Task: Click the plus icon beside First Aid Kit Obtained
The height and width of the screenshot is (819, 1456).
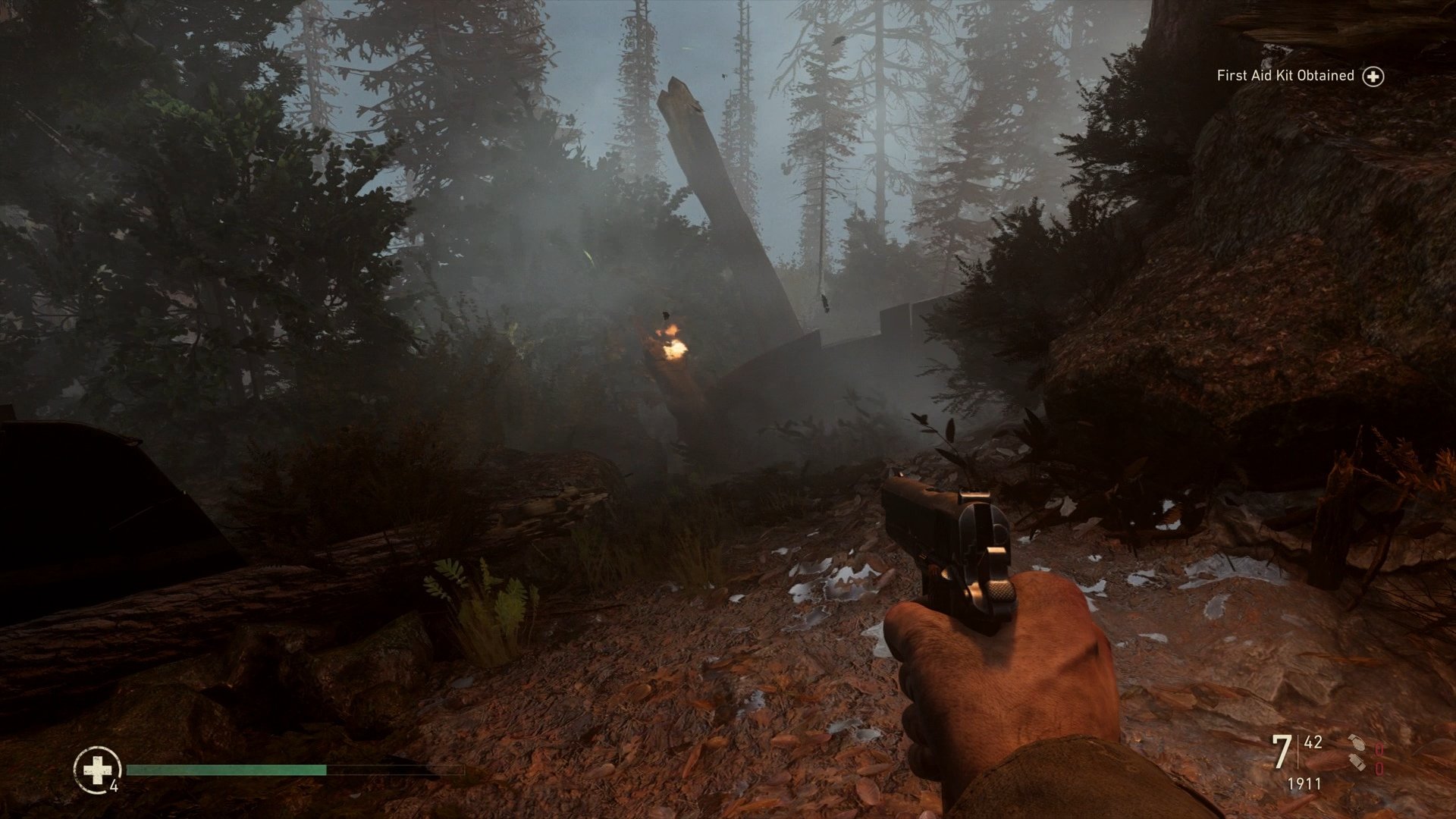Action: pyautogui.click(x=1373, y=76)
